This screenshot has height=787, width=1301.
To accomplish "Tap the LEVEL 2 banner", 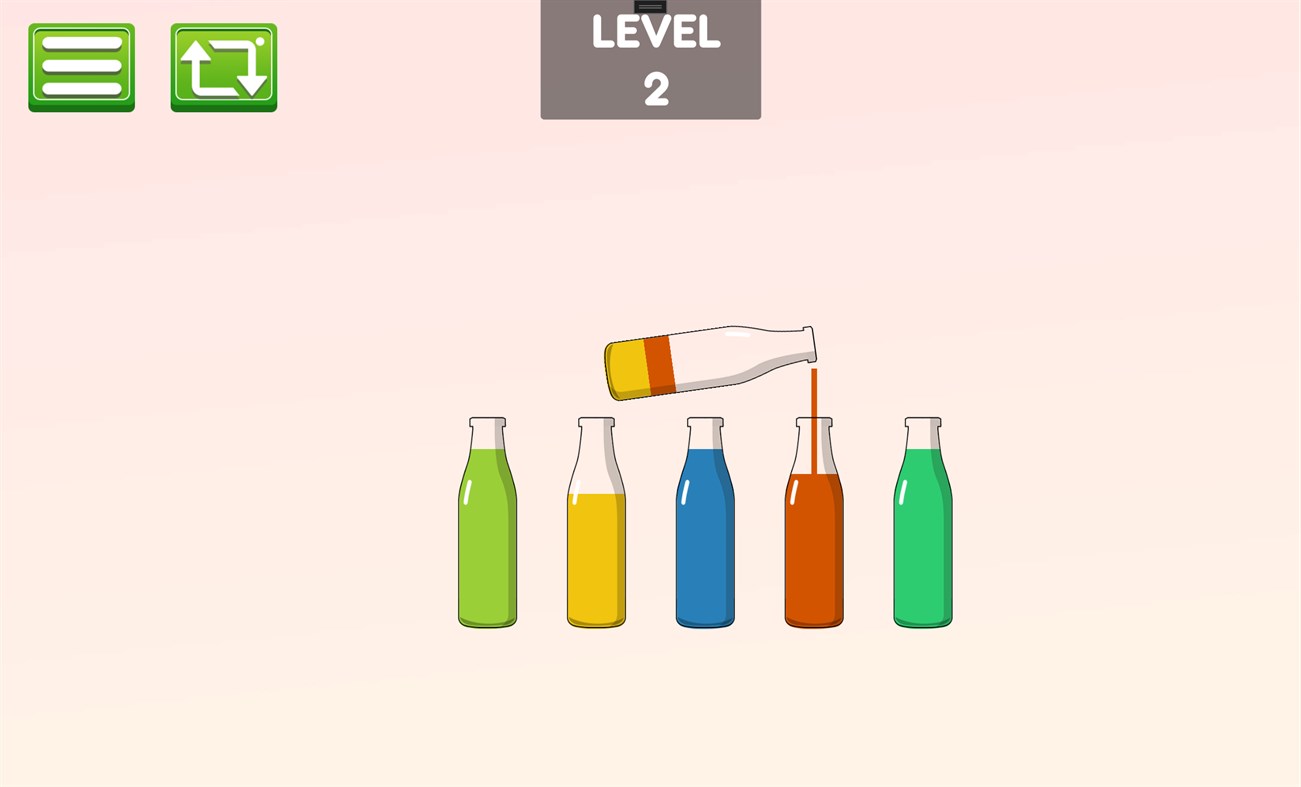I will click(650, 60).
